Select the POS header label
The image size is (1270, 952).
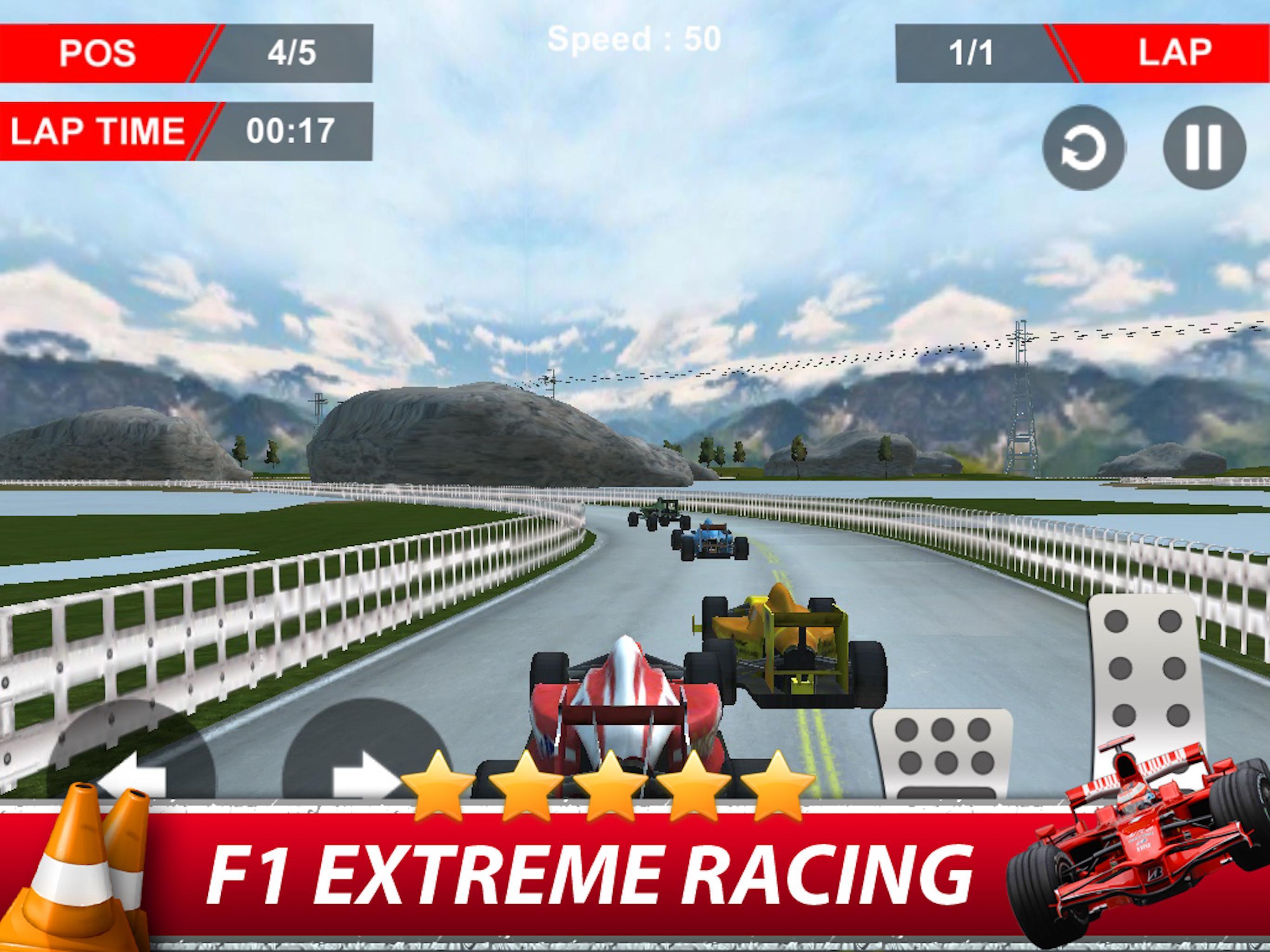[98, 53]
